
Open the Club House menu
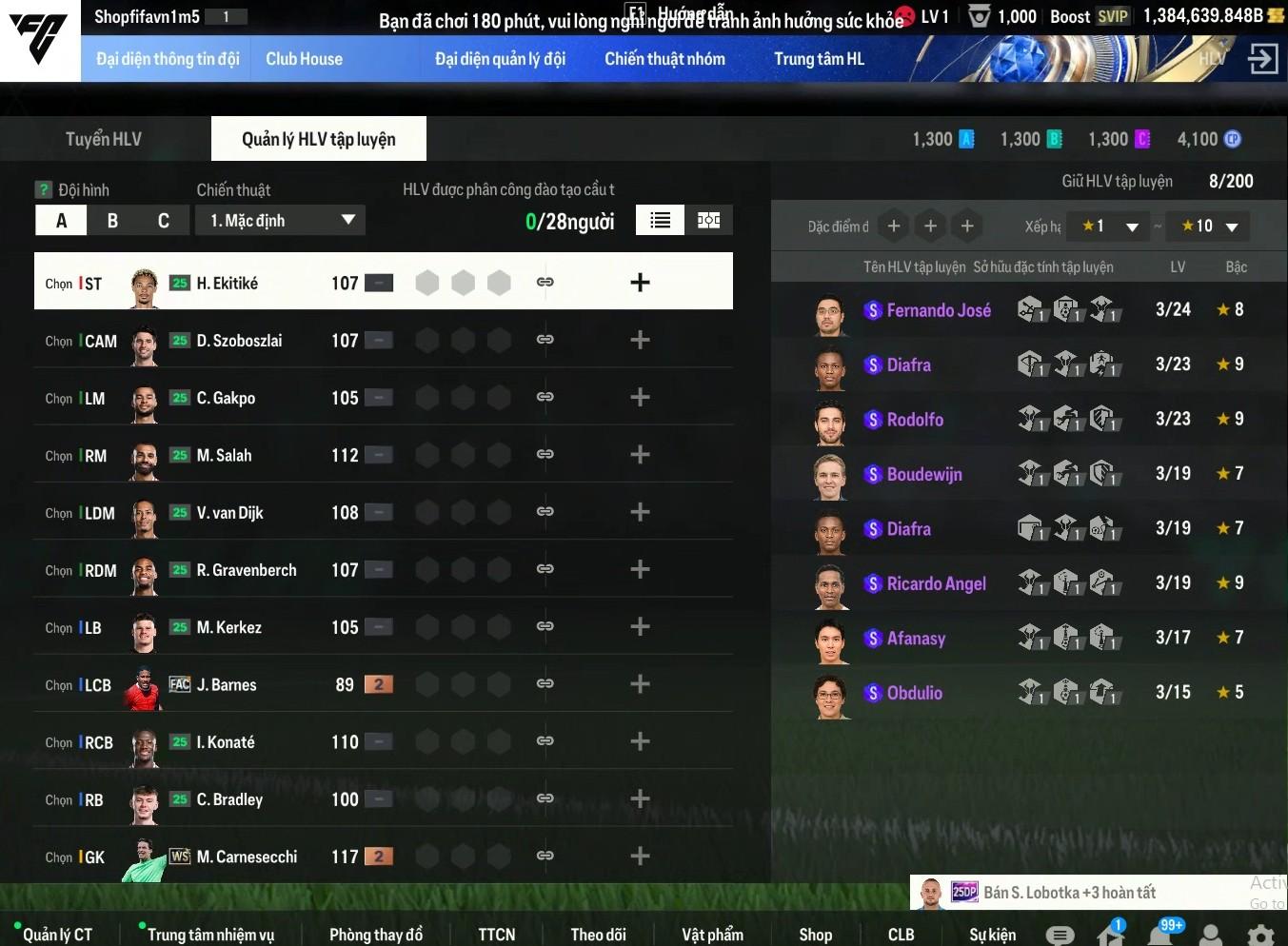click(x=304, y=59)
